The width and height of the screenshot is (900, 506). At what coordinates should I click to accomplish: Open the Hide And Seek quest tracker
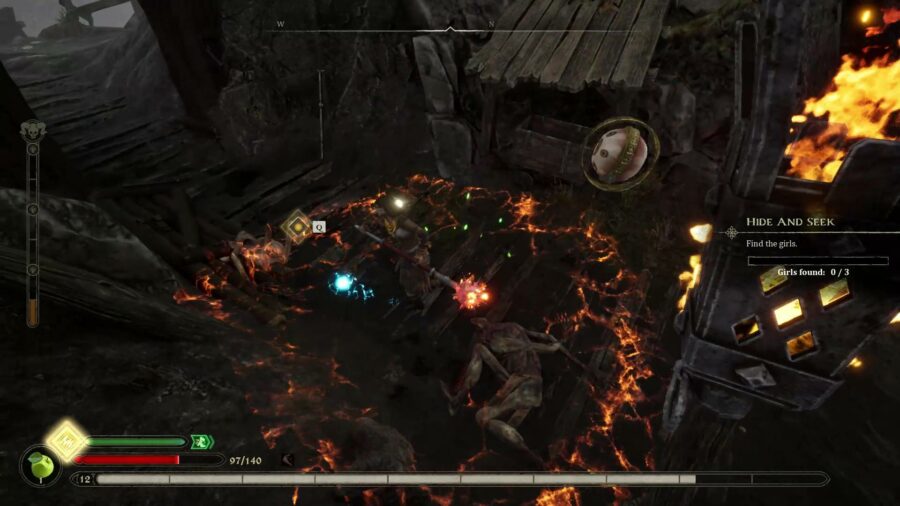point(790,222)
